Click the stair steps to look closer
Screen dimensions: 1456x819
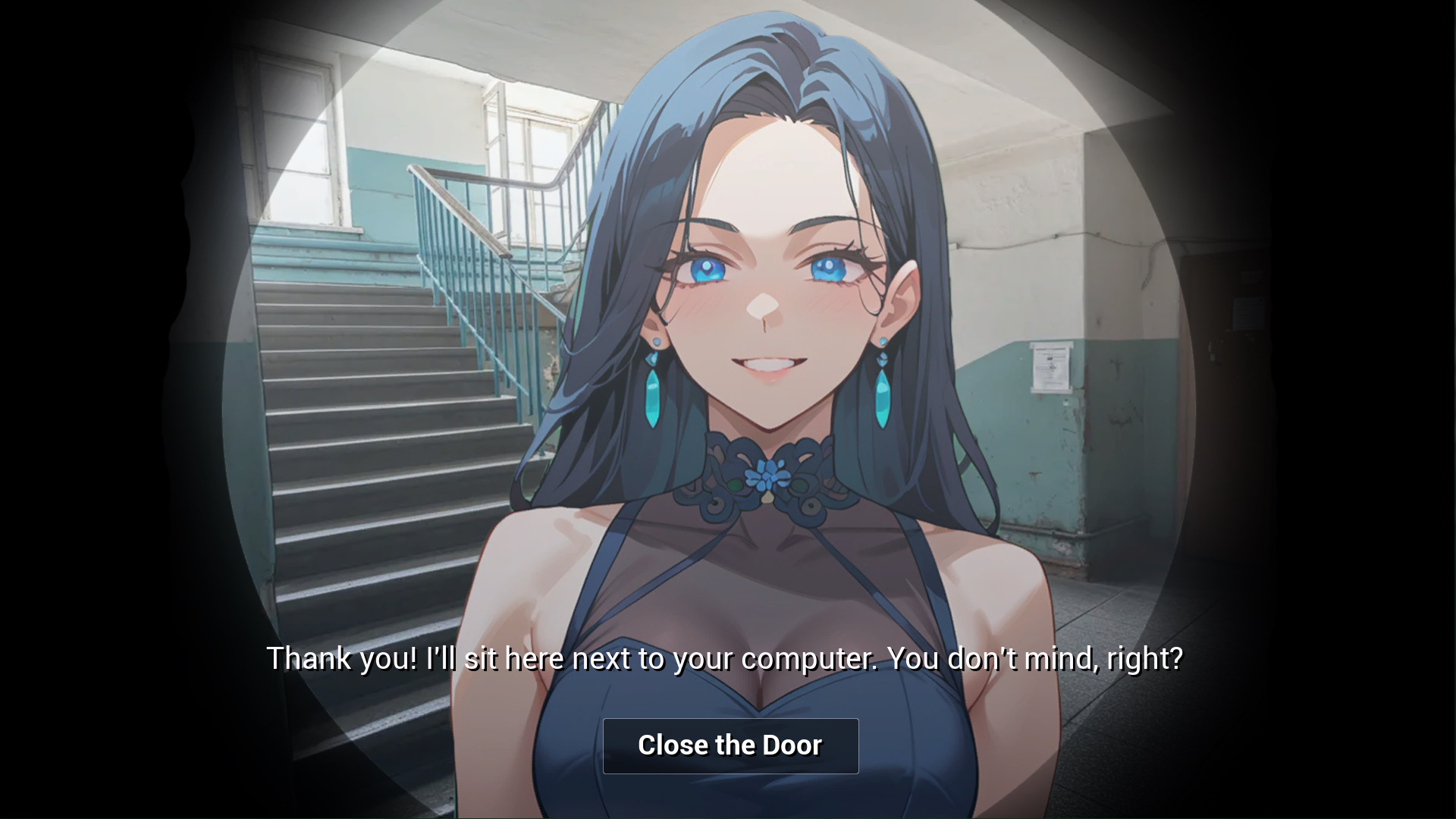pos(379,455)
